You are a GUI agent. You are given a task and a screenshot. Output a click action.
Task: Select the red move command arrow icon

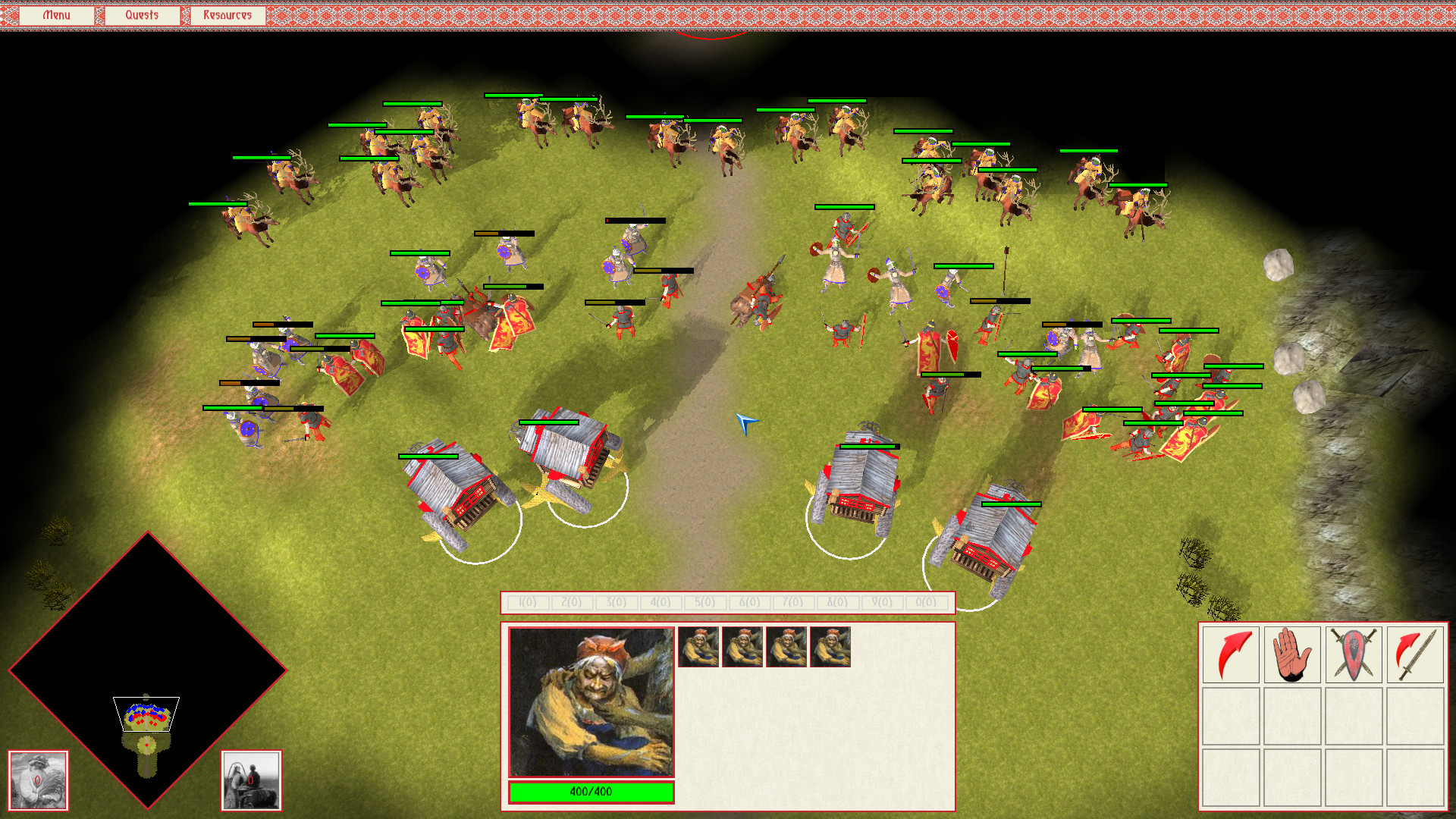click(1229, 654)
